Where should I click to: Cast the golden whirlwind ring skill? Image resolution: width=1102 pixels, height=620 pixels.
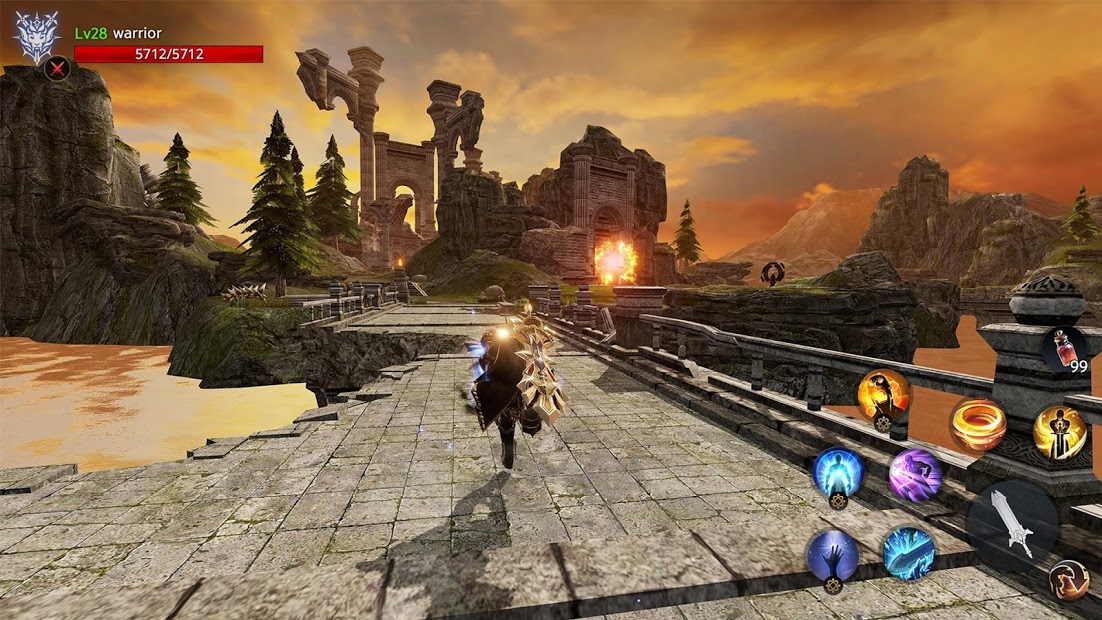coord(977,425)
